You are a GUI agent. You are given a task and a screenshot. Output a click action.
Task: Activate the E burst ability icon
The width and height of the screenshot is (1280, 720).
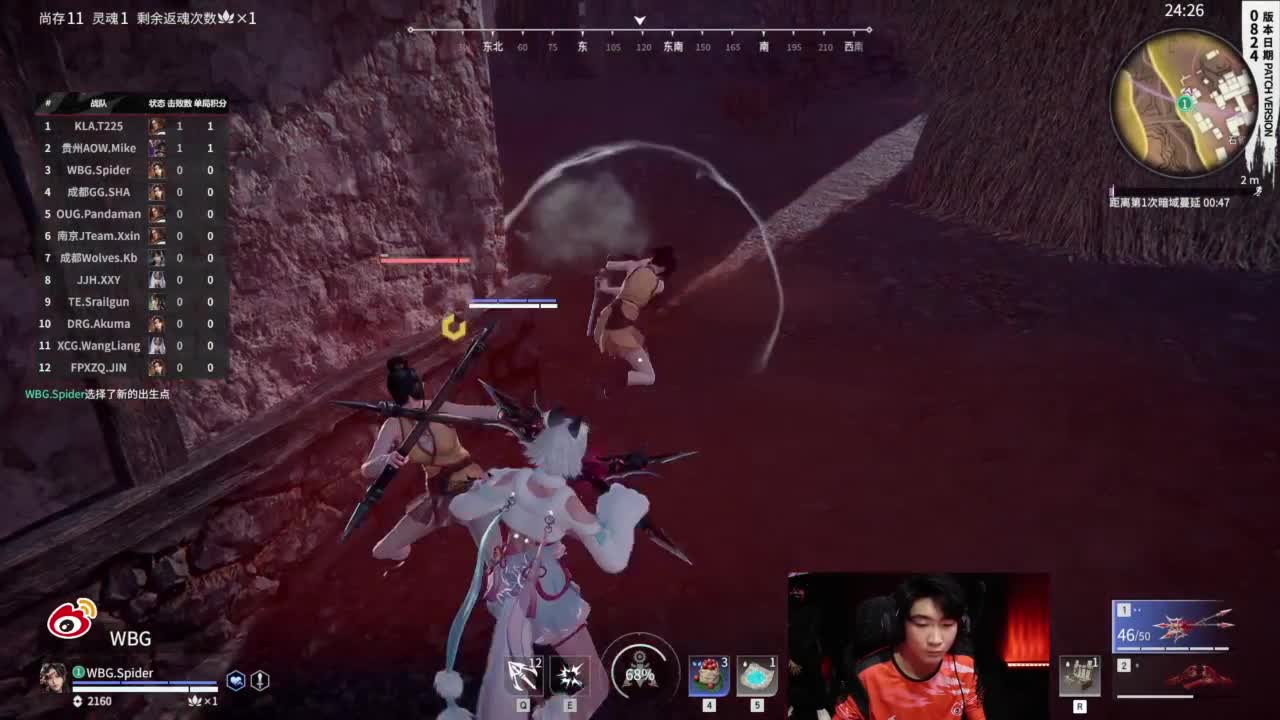[568, 676]
